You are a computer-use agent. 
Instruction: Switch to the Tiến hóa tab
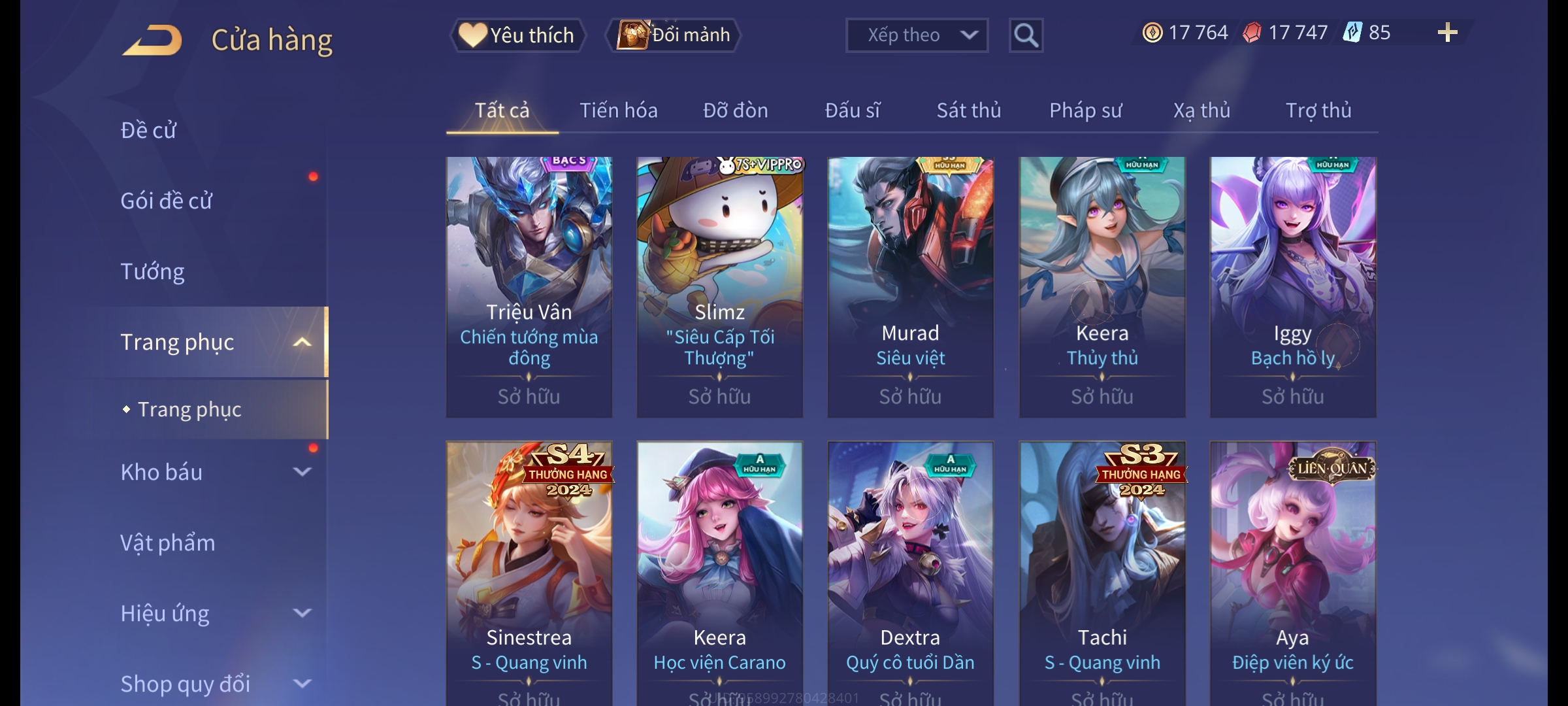618,110
